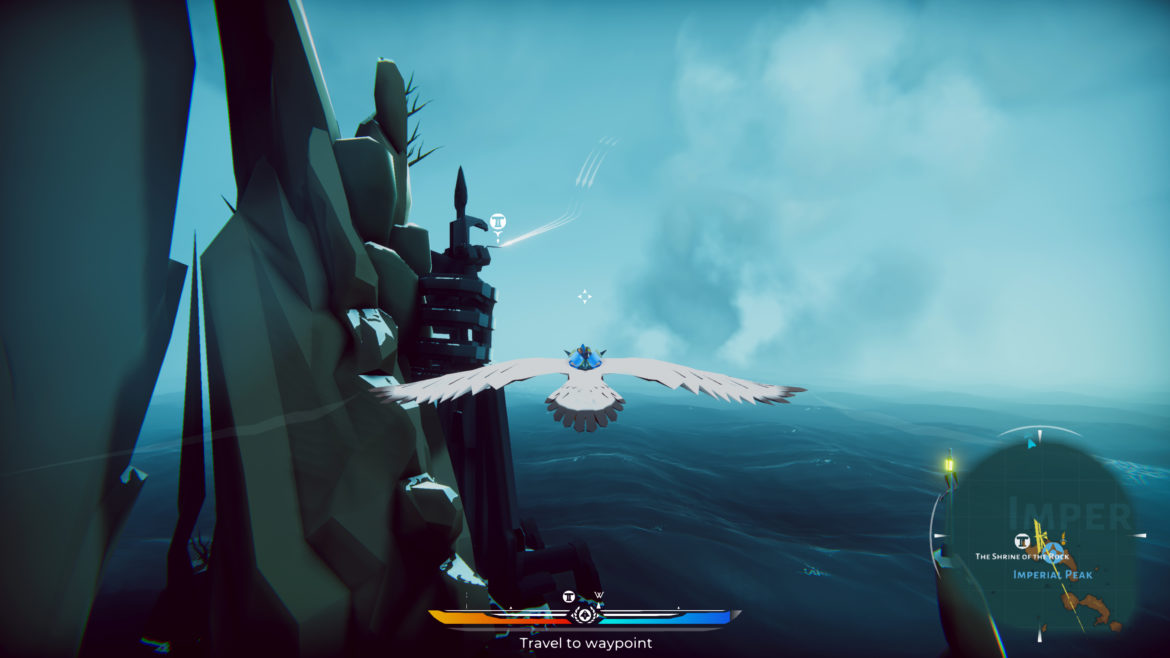Select the Shrine of the Rock minimap marker
This screenshot has height=658, width=1170.
pyautogui.click(x=1022, y=541)
